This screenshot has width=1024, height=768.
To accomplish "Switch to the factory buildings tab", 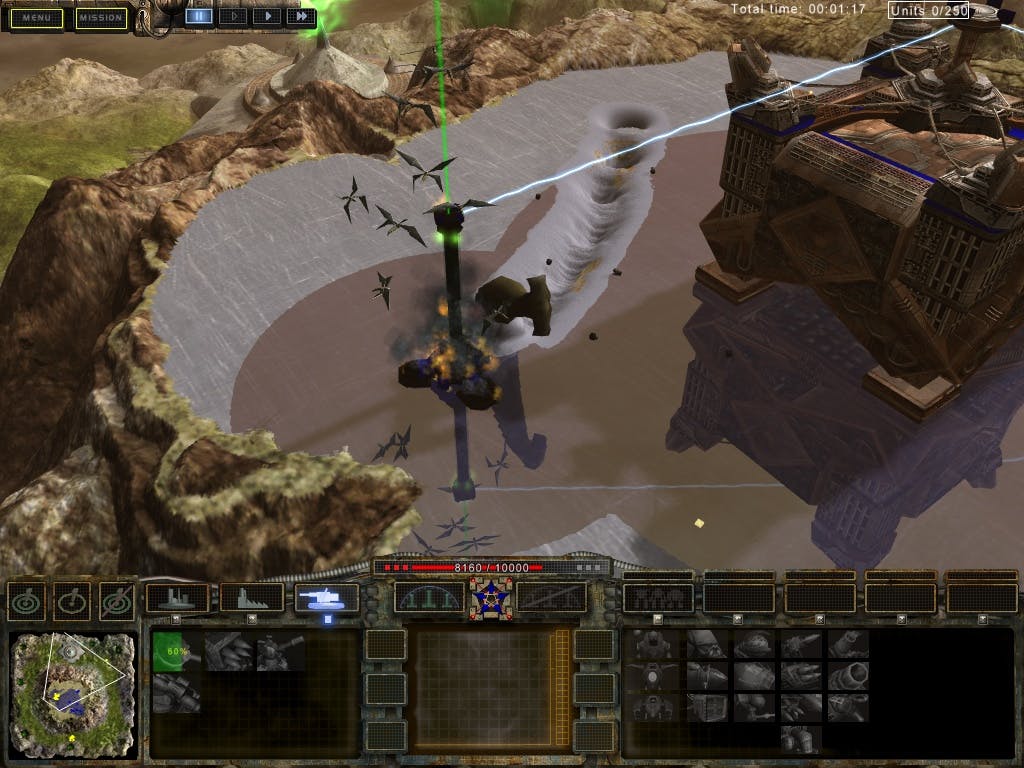I will click(251, 598).
